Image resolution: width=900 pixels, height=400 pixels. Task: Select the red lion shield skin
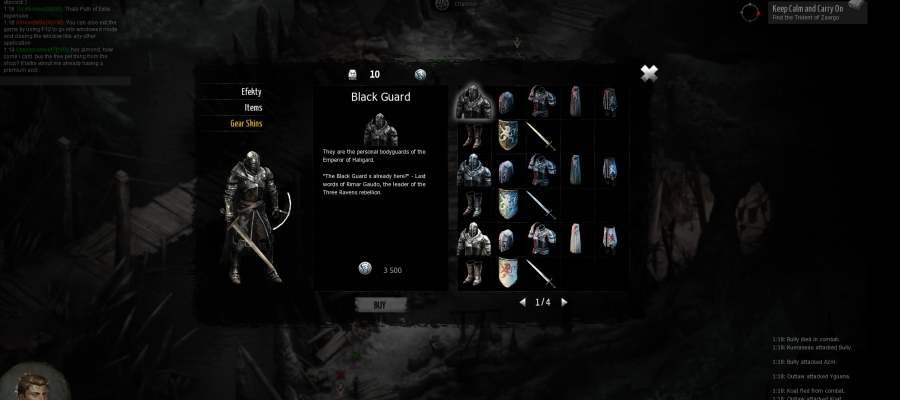tap(508, 272)
